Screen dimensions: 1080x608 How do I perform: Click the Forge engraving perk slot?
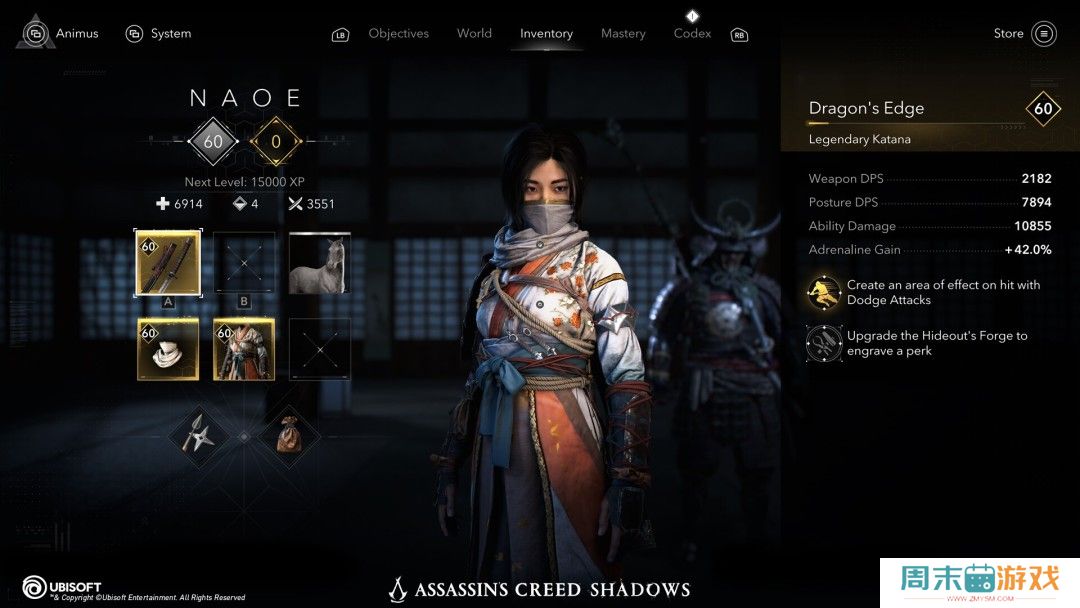pyautogui.click(x=825, y=343)
